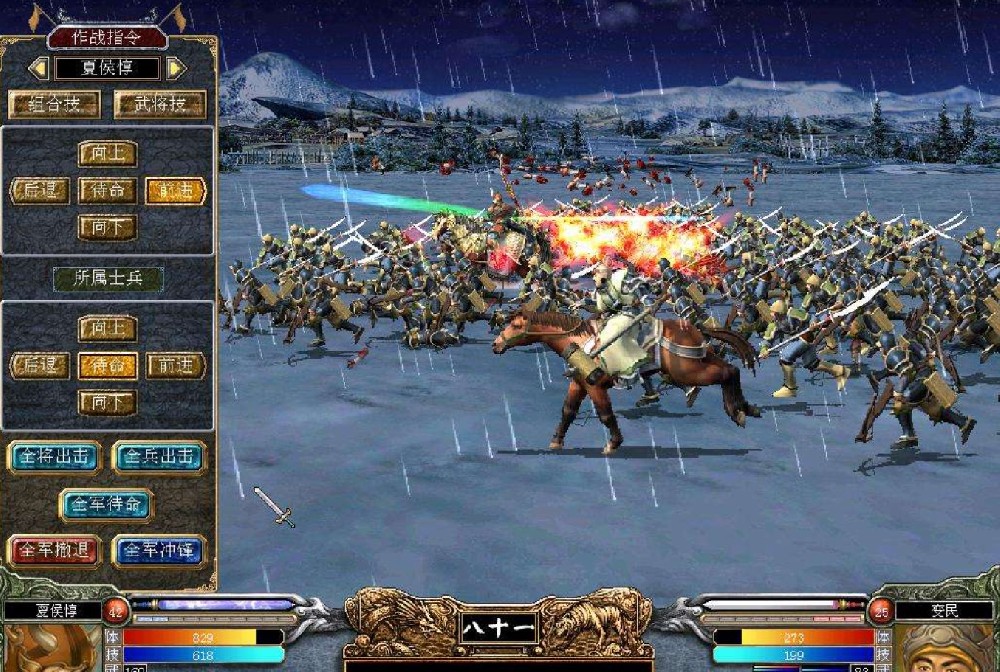This screenshot has height=672, width=1000.
Task: Order the general to move up (向上)
Action: [107, 153]
